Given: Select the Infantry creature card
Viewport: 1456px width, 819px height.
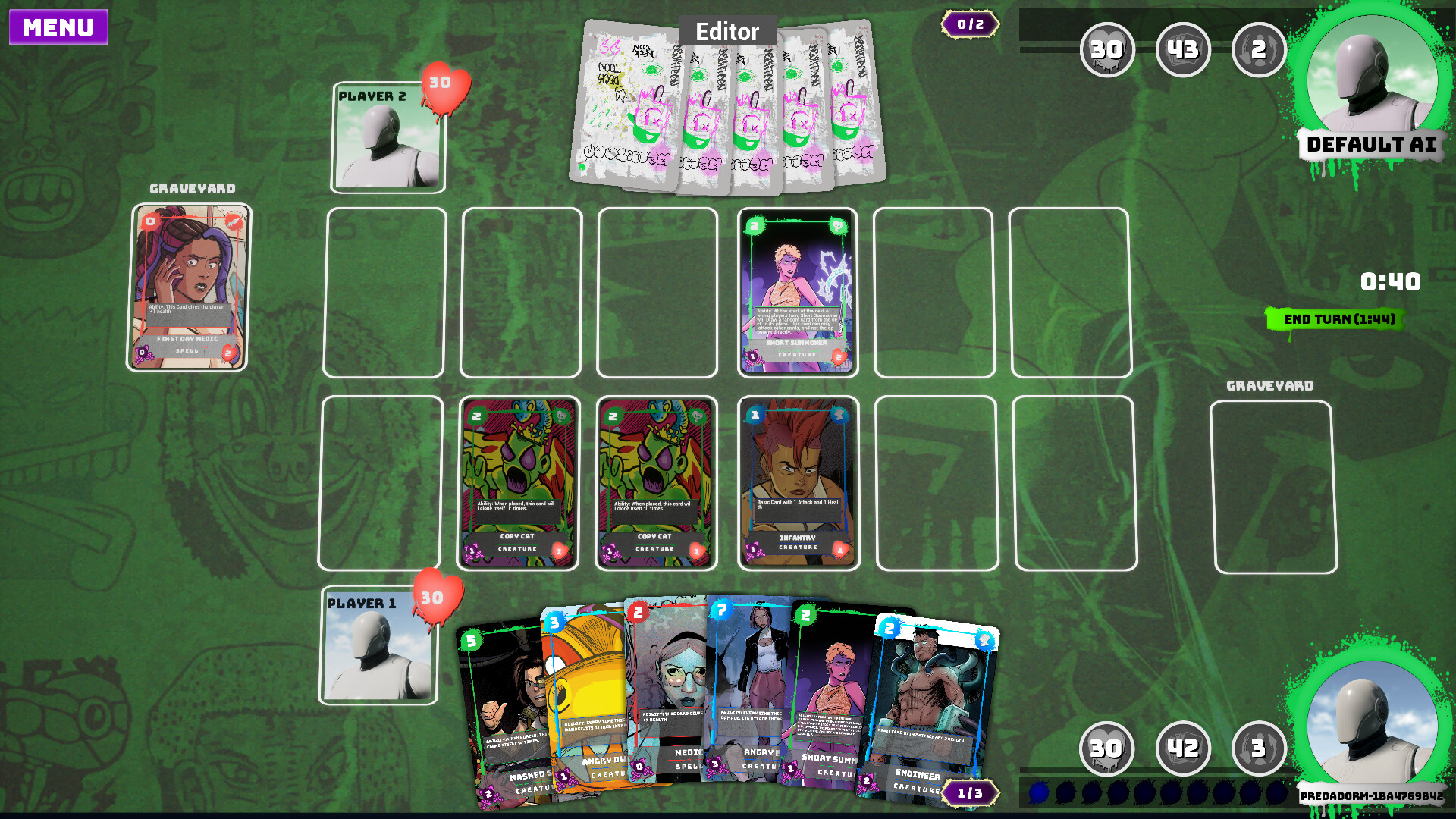Looking at the screenshot, I should pos(797,481).
